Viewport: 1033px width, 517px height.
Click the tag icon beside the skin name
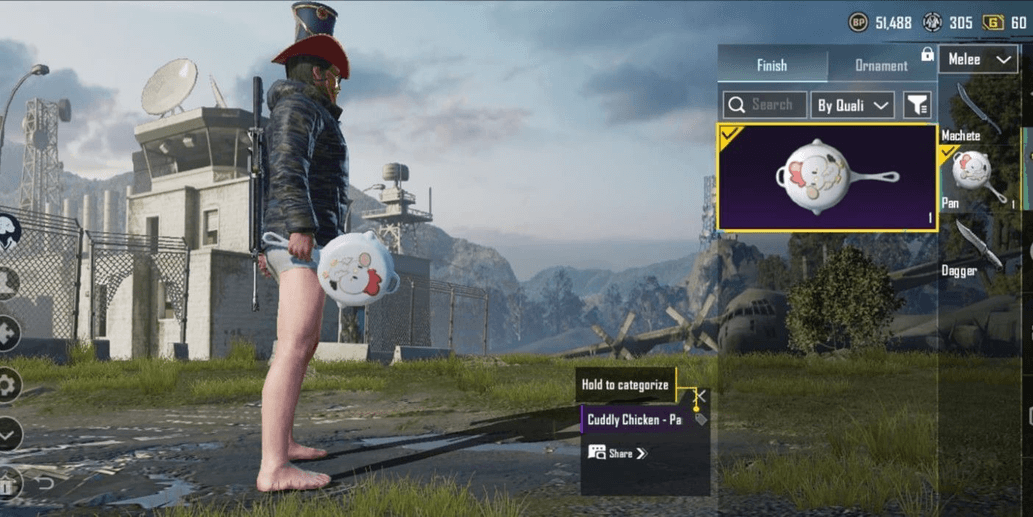pos(700,420)
